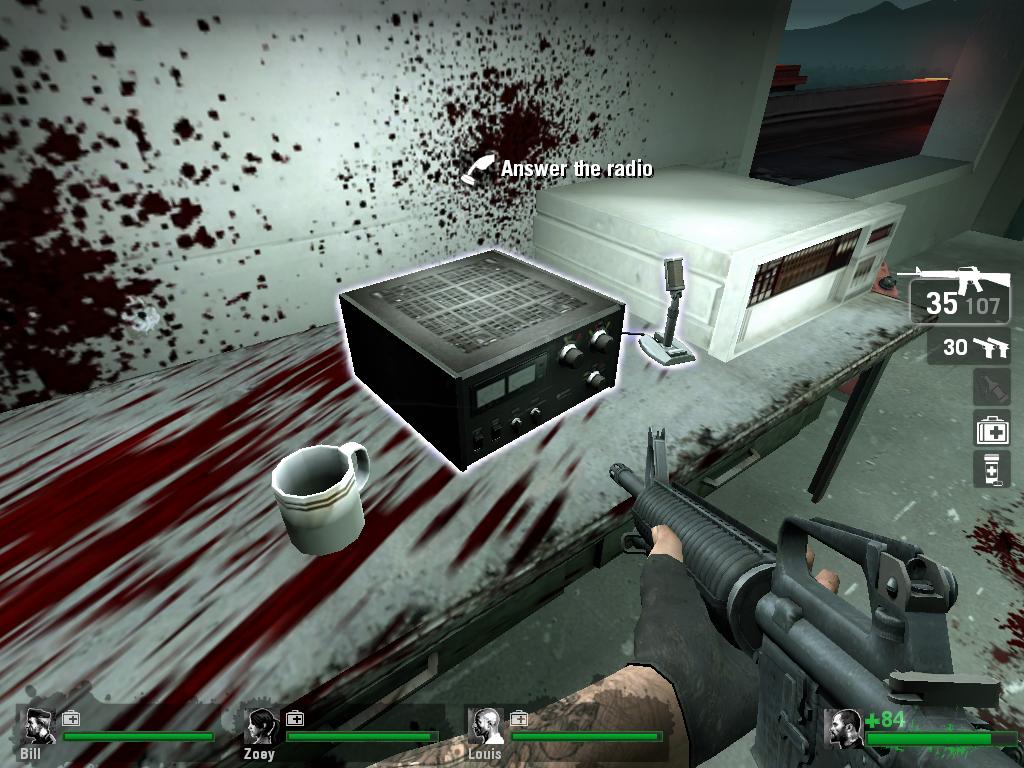The height and width of the screenshot is (768, 1024).
Task: Click the medkit icon beside Bill's portrait
Action: click(x=71, y=718)
